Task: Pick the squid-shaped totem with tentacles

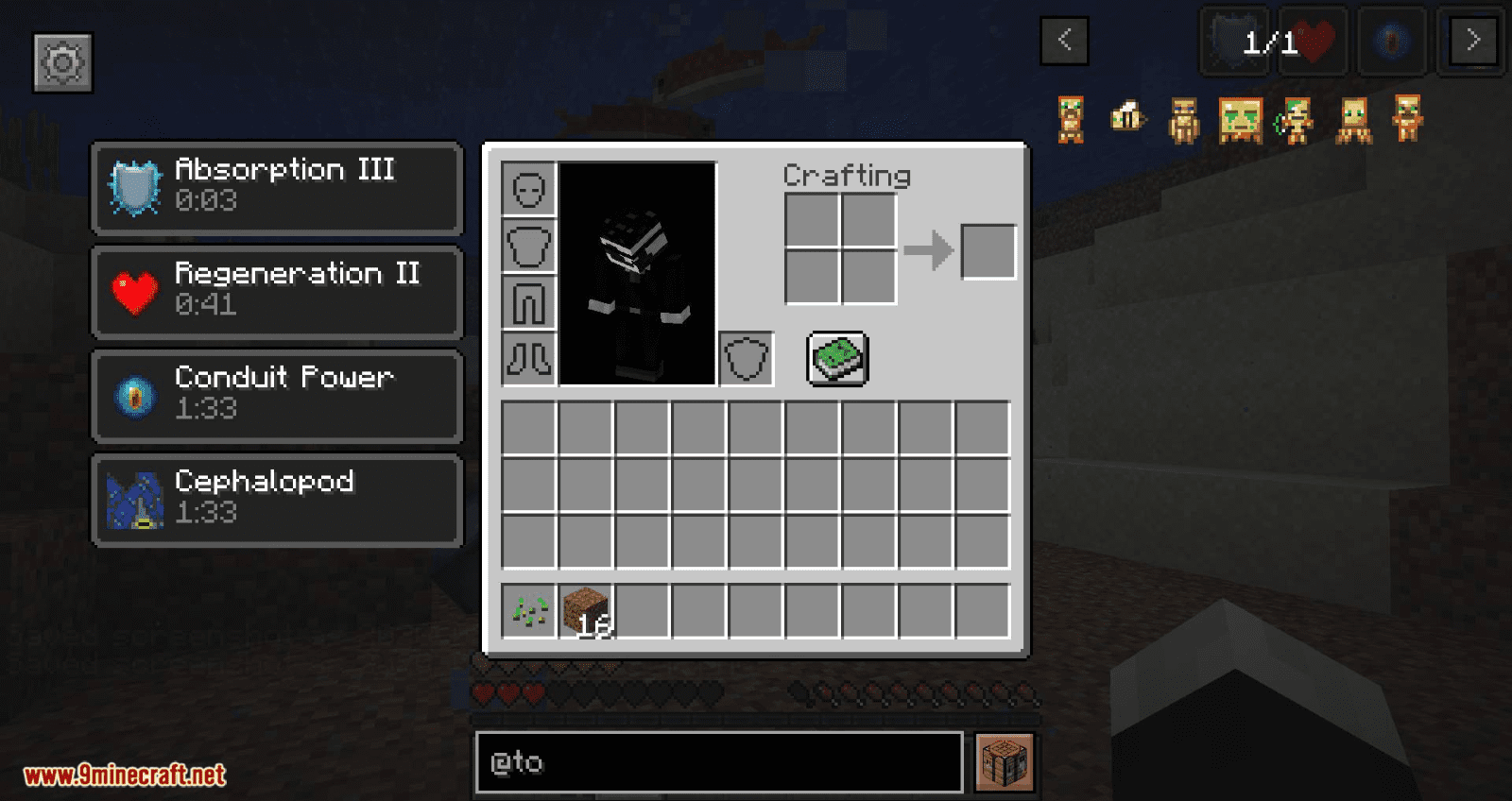Action: click(x=1353, y=120)
